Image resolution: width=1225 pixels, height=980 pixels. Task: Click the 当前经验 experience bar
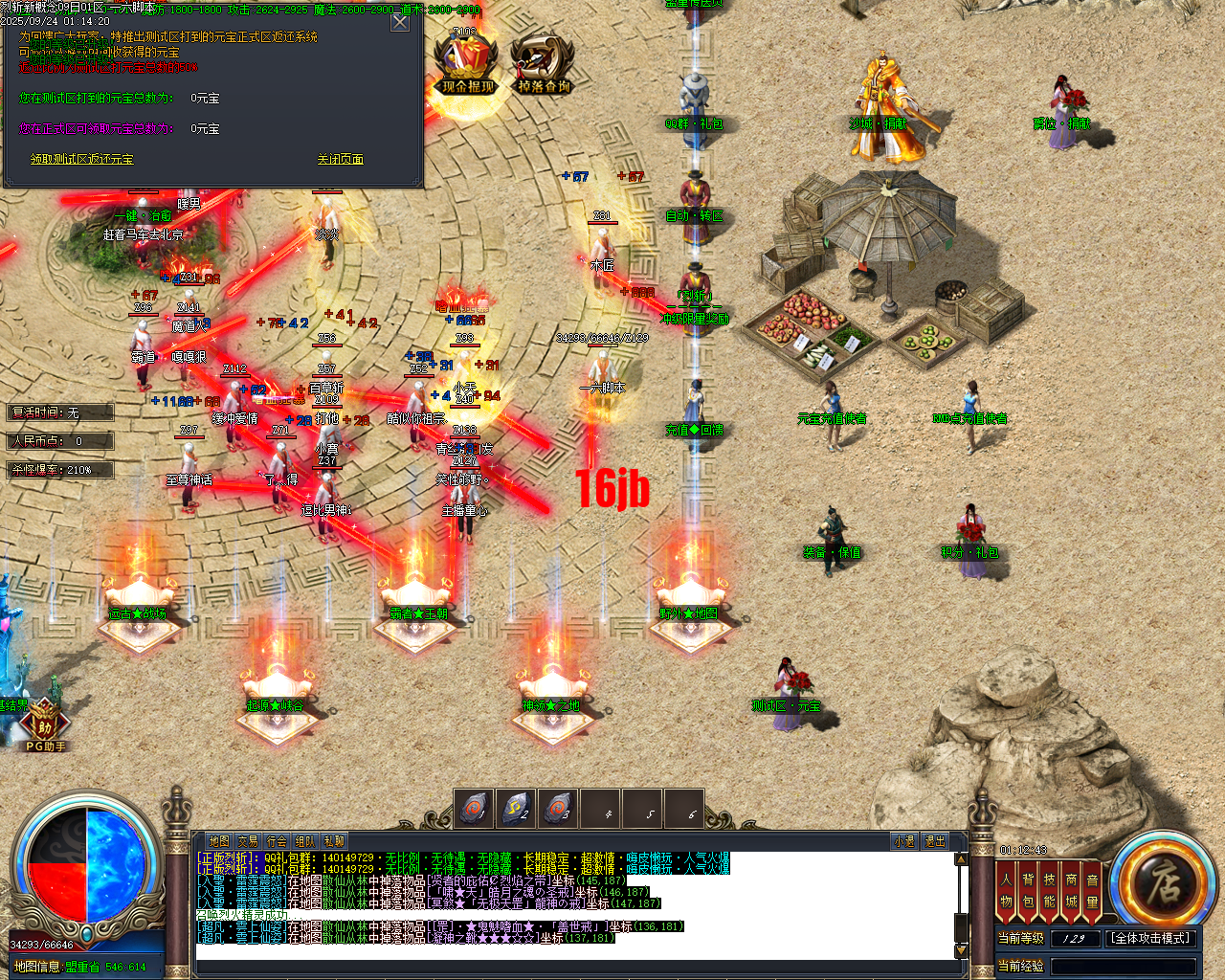[1125, 965]
